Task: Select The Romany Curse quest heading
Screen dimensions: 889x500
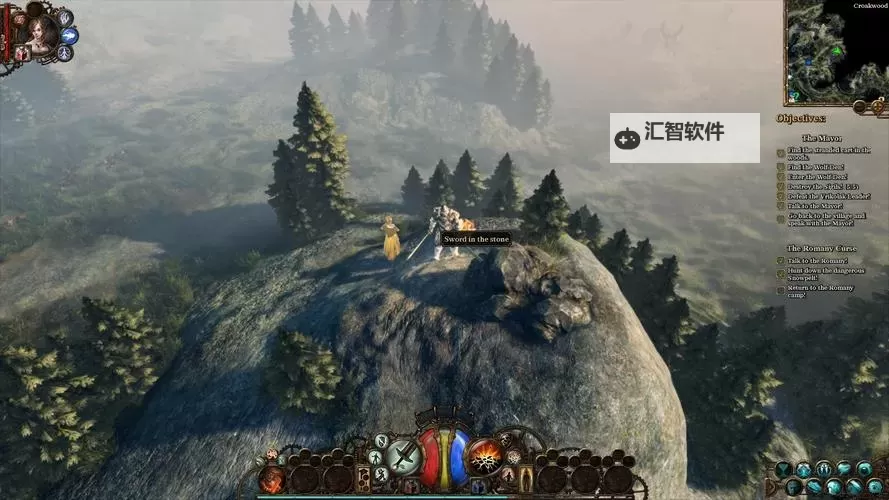Action: pyautogui.click(x=820, y=248)
